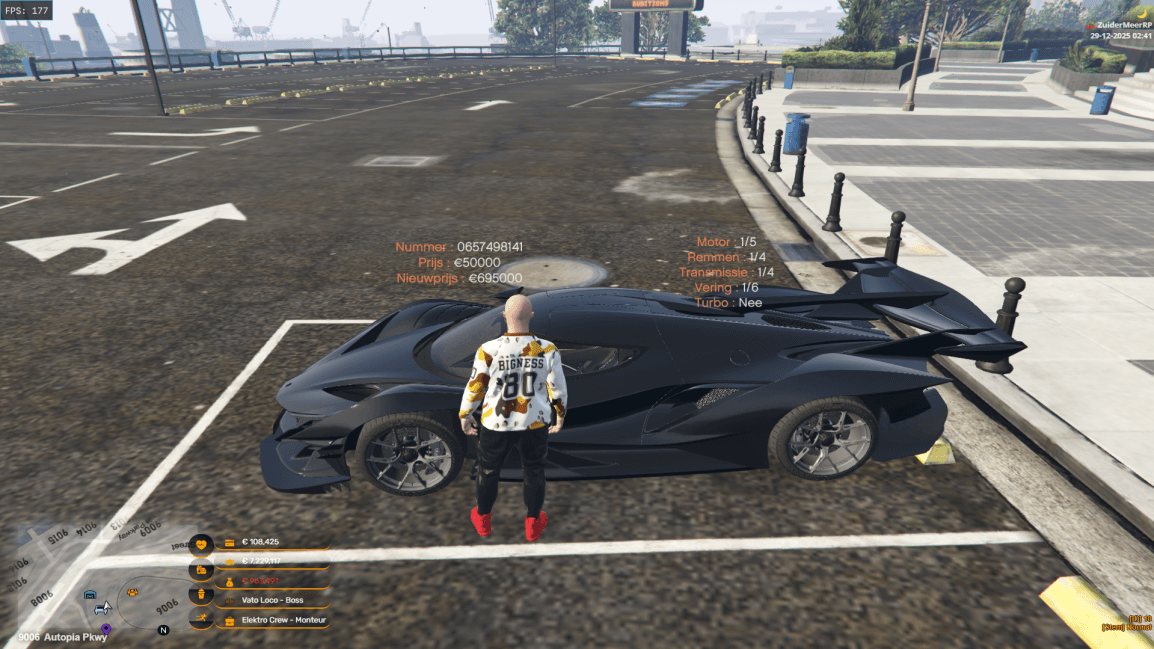Select the Vato Loco - Boss gang row

pyautogui.click(x=274, y=600)
